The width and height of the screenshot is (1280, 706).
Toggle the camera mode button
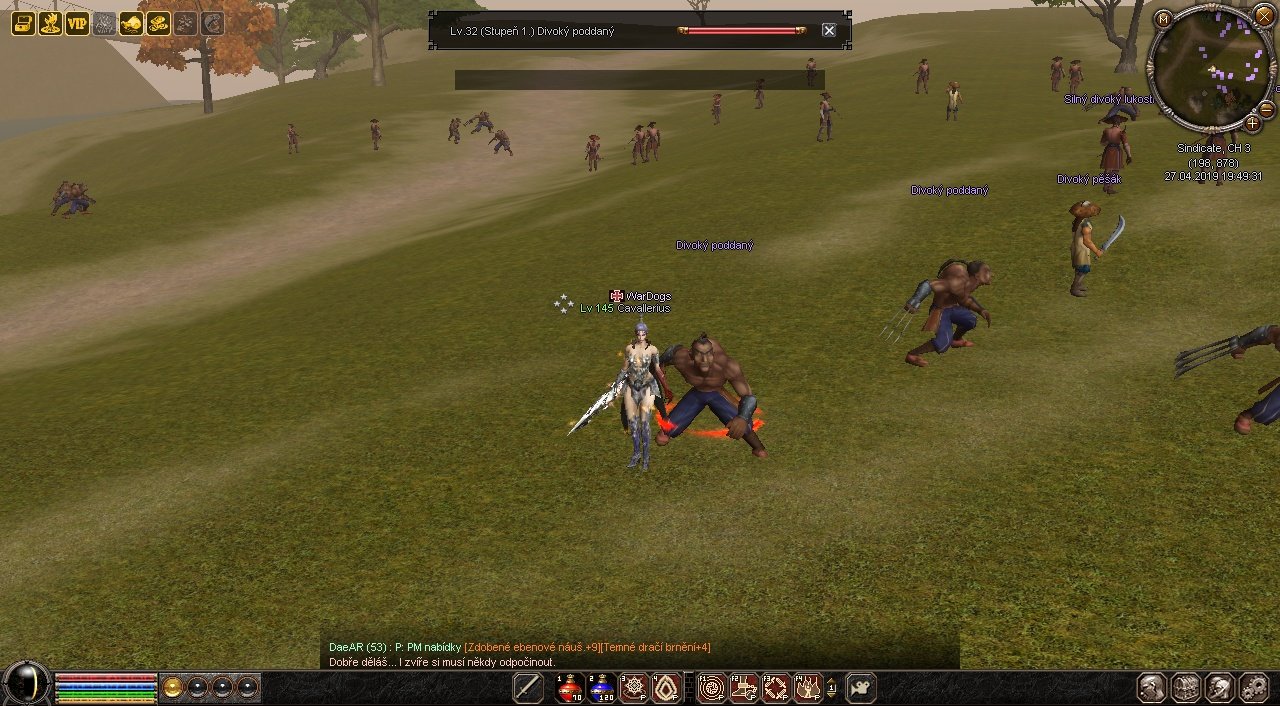coord(861,688)
